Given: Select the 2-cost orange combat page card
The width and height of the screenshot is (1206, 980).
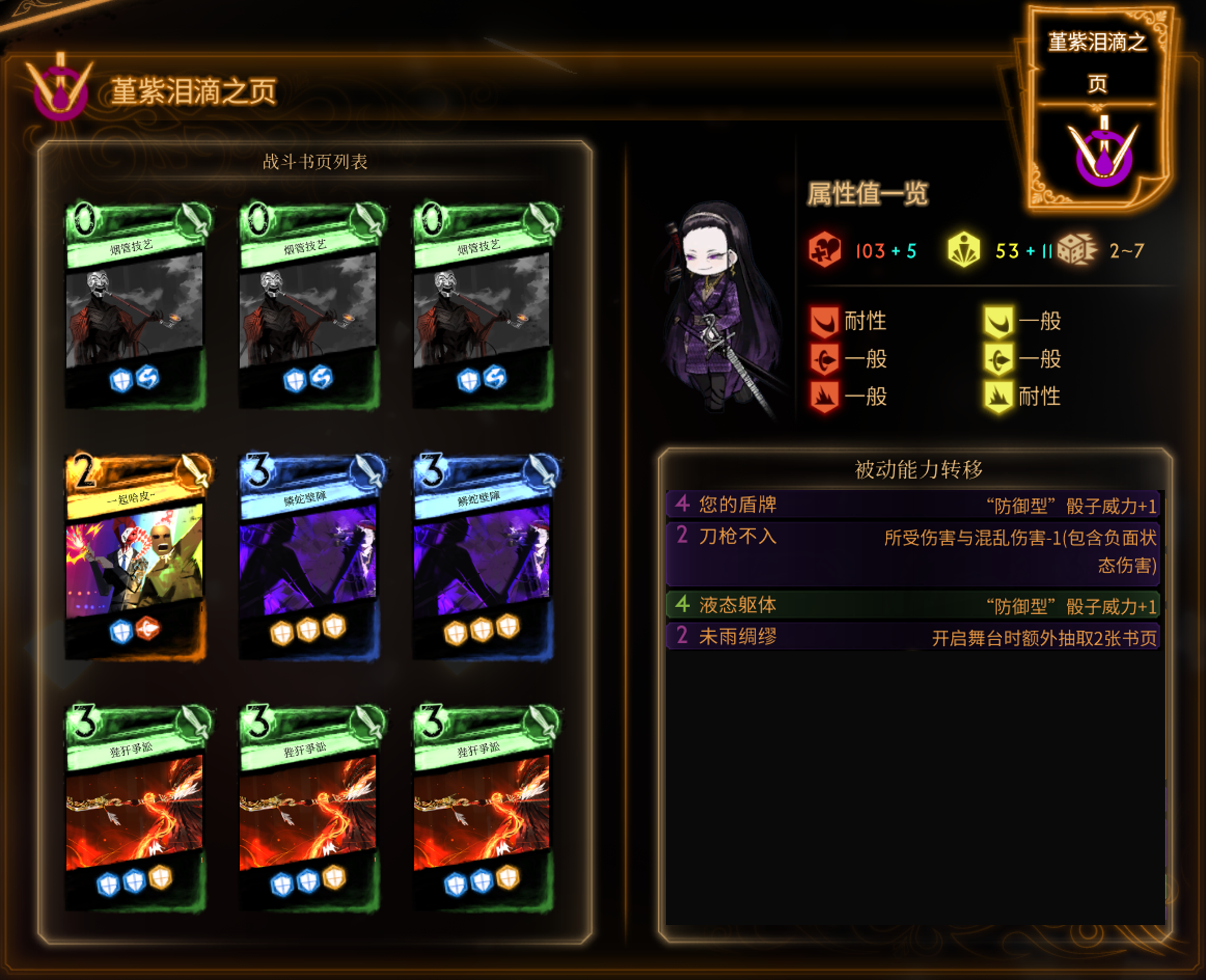Looking at the screenshot, I should coord(136,556).
